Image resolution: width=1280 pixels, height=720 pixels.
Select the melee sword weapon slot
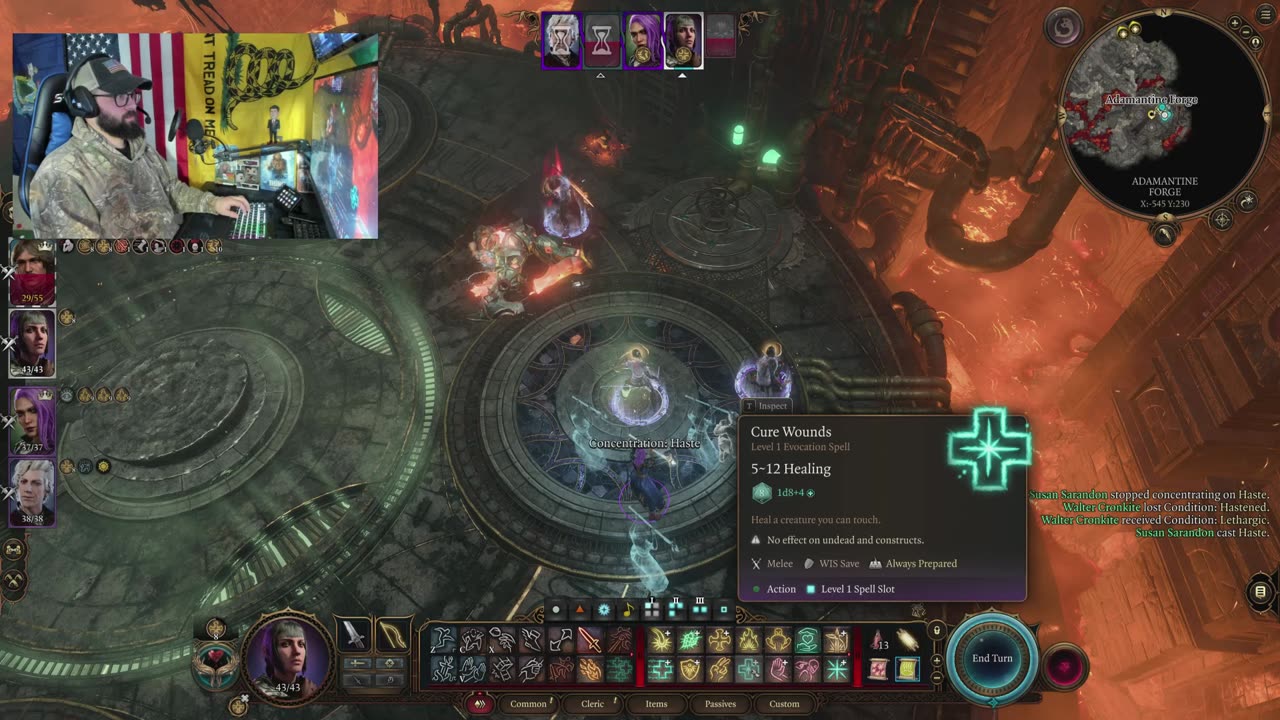pos(354,634)
